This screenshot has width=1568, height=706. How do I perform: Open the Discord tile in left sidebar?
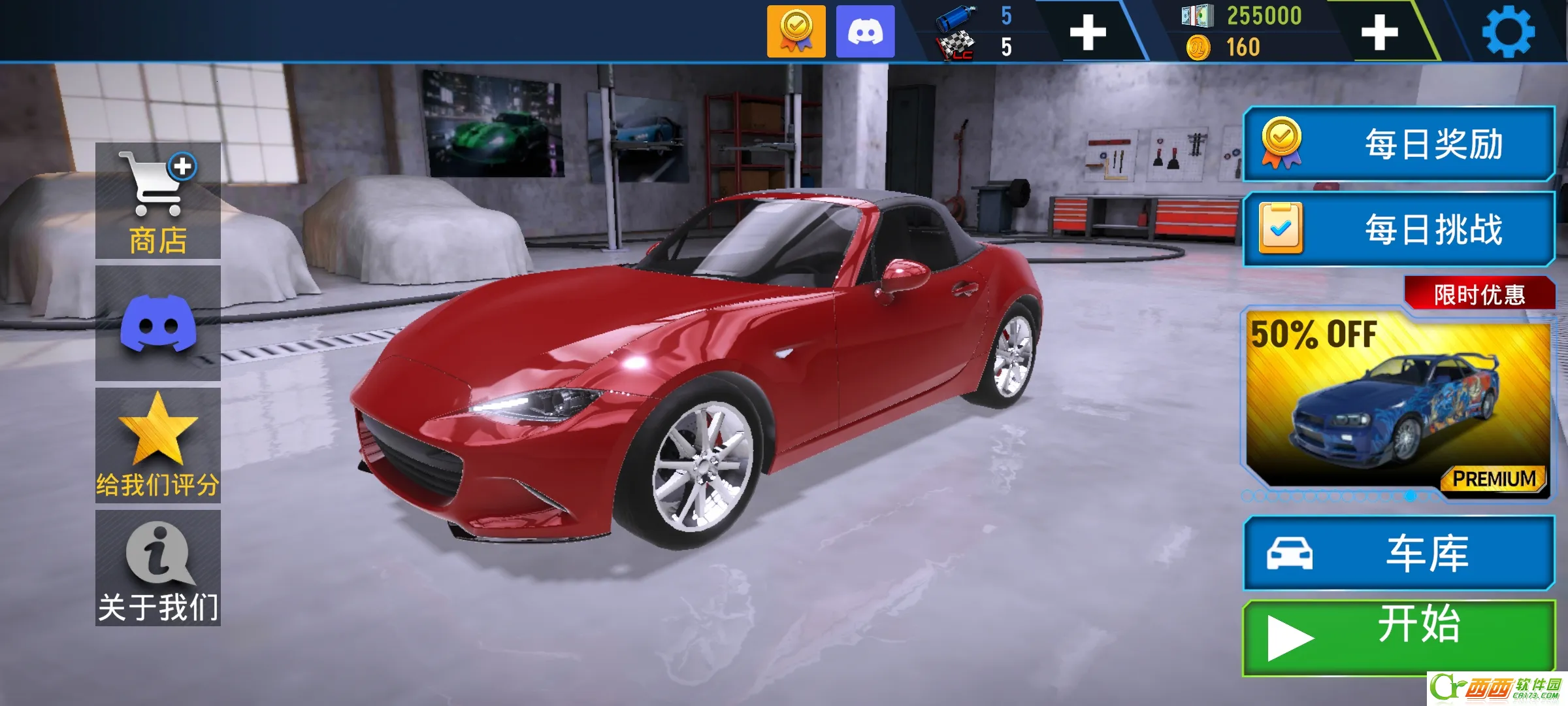coord(158,323)
